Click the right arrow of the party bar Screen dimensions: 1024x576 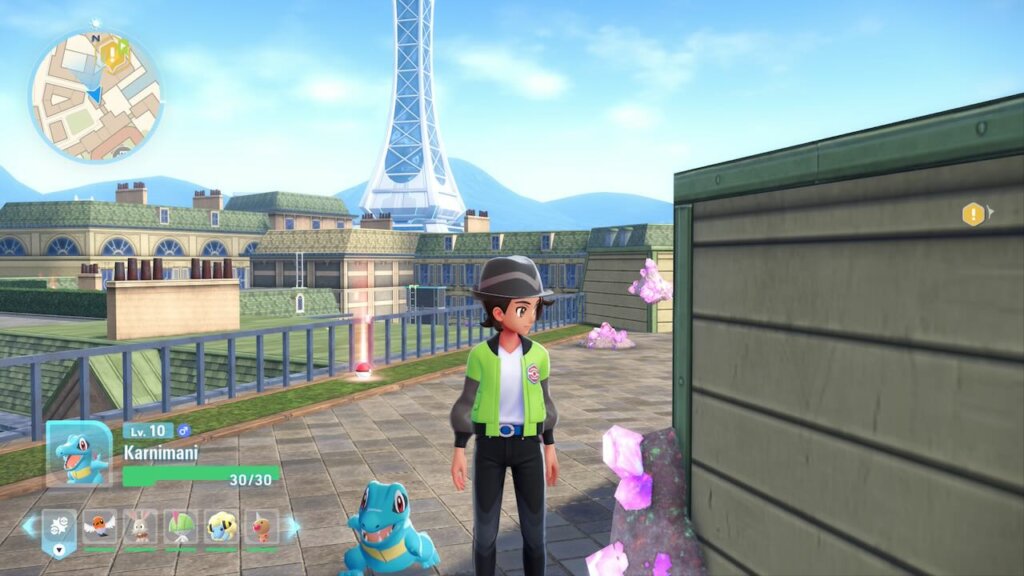(291, 526)
